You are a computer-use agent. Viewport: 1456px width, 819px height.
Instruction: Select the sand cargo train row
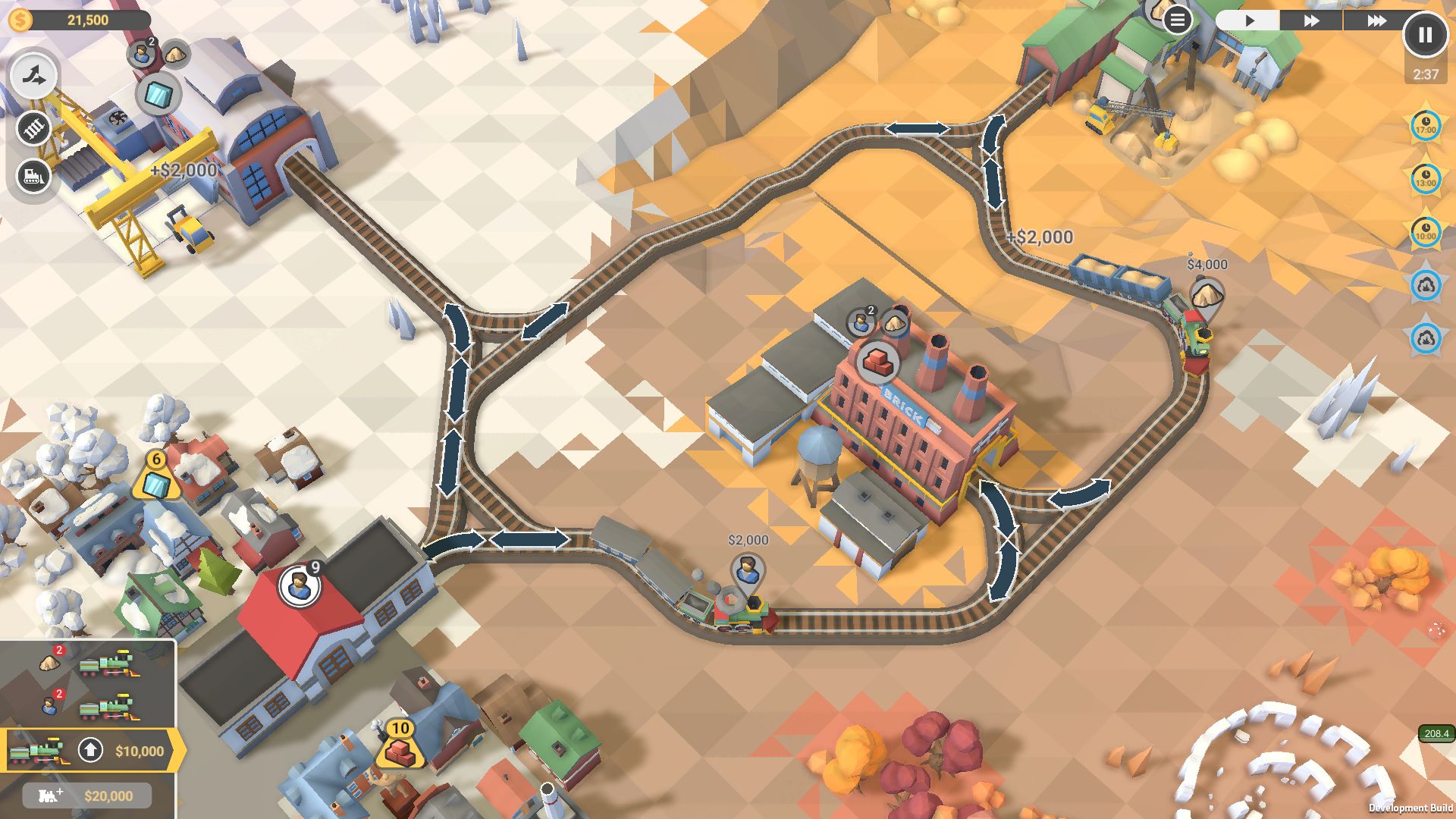click(x=87, y=664)
